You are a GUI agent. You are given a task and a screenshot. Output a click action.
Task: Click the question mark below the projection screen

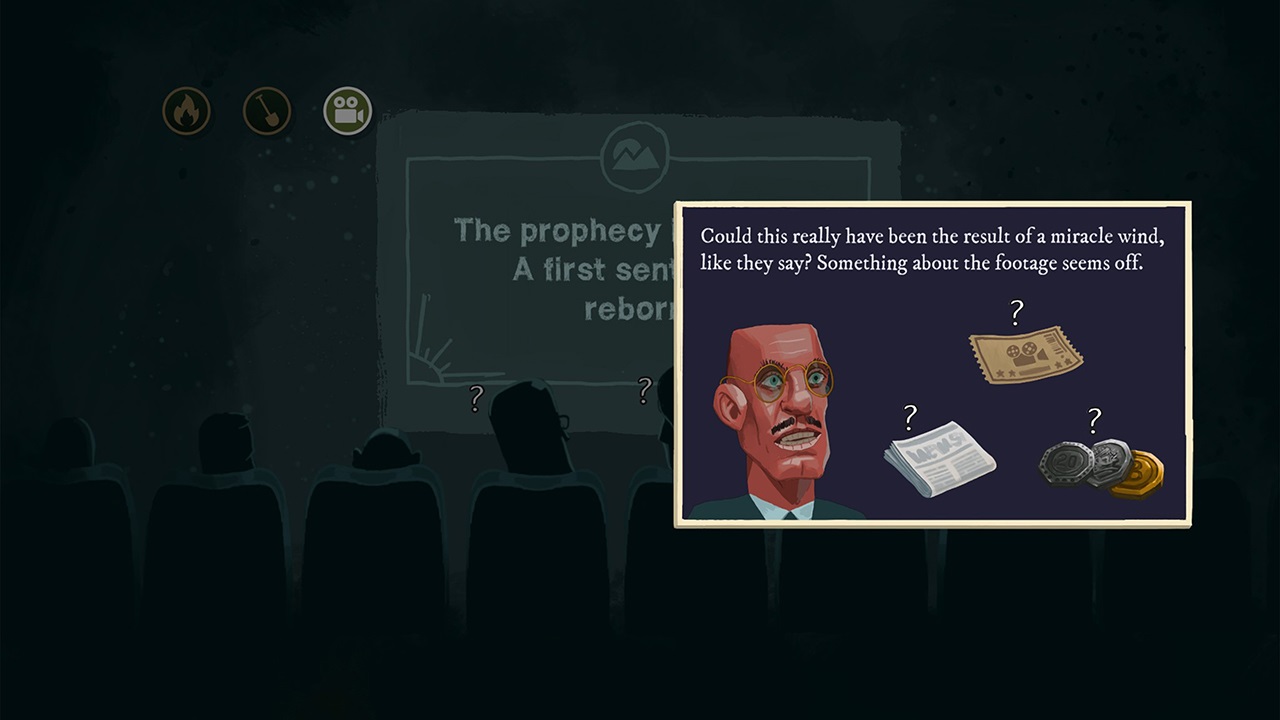coord(475,399)
